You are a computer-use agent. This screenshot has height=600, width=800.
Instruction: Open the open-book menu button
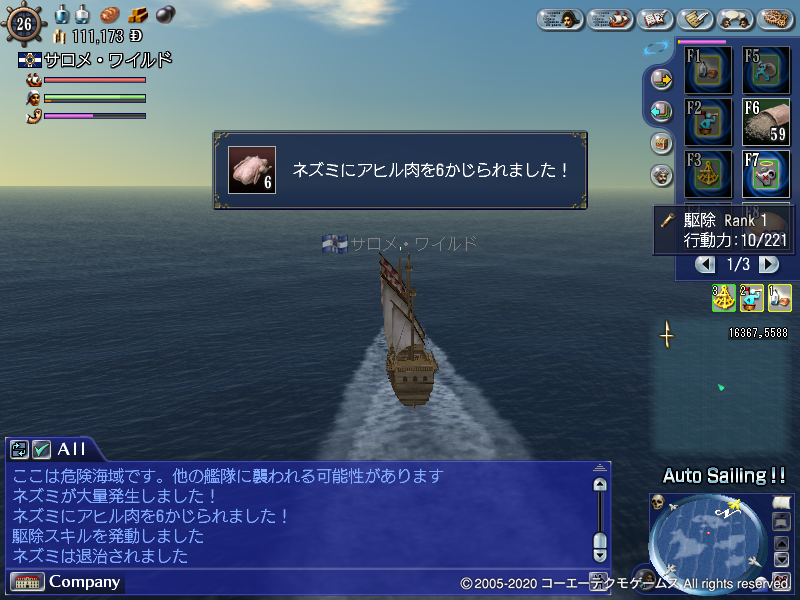[x=654, y=19]
